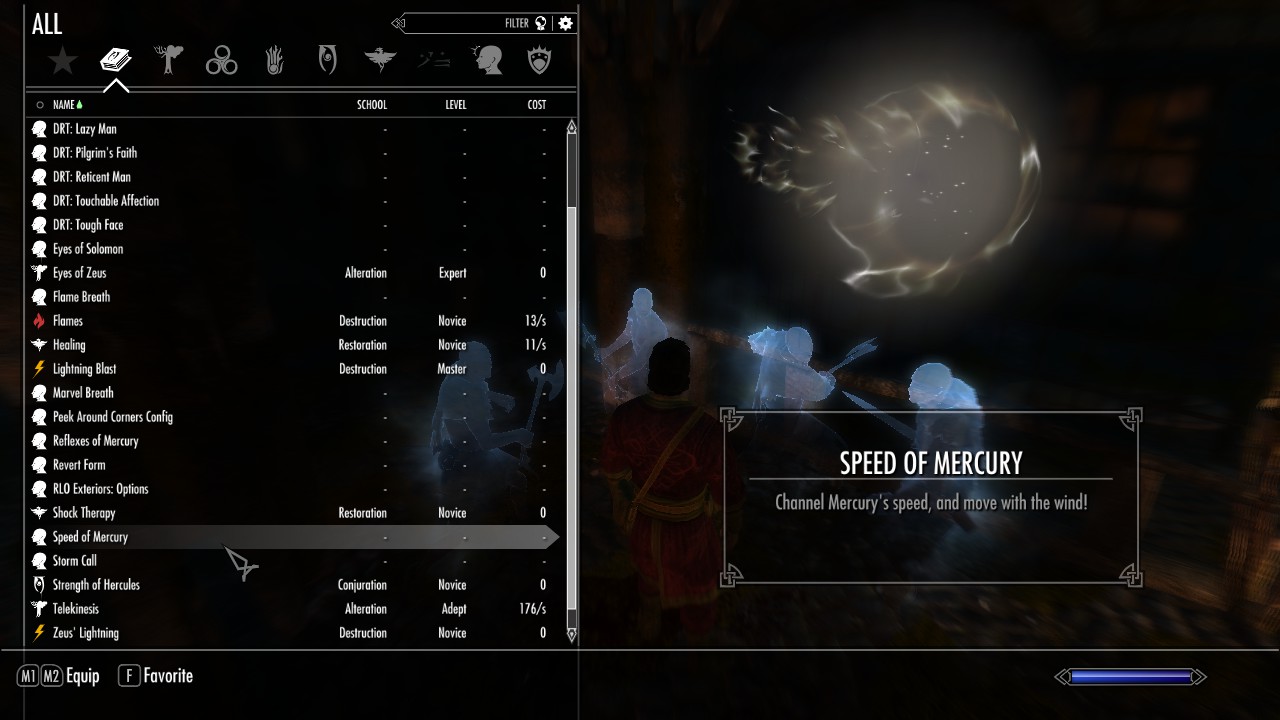Viewport: 1280px width, 720px height.
Task: Sort spells by the Cost header
Action: tap(537, 105)
